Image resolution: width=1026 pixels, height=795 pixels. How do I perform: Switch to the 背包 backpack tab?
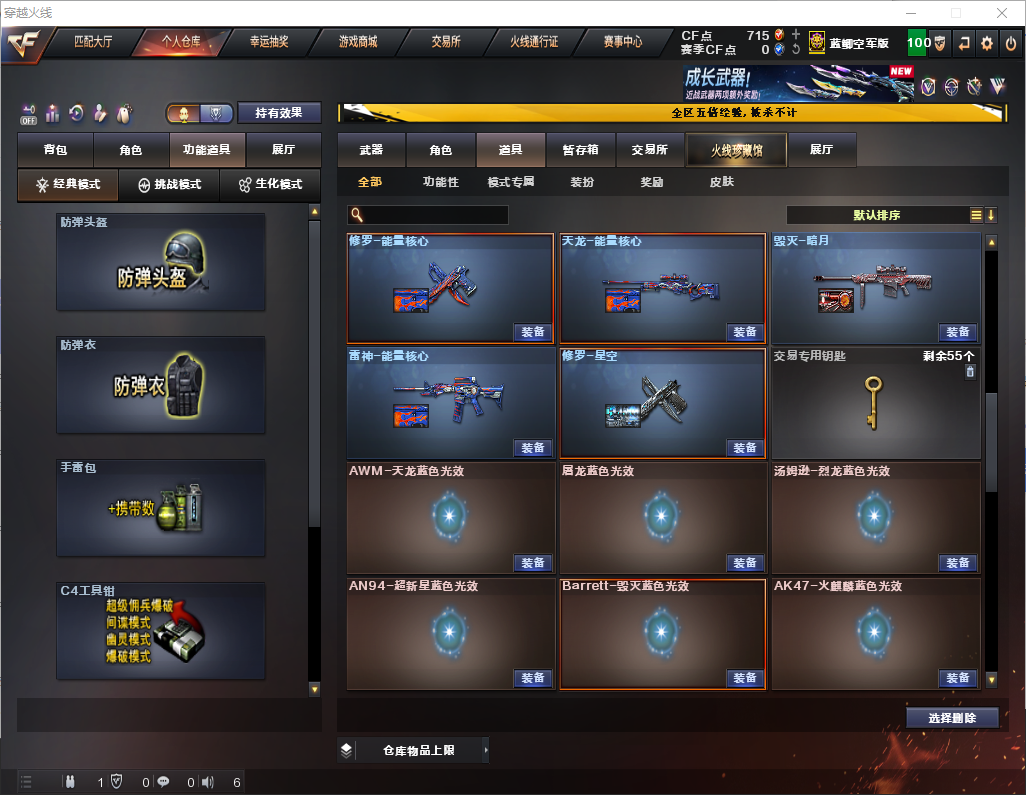(55, 150)
